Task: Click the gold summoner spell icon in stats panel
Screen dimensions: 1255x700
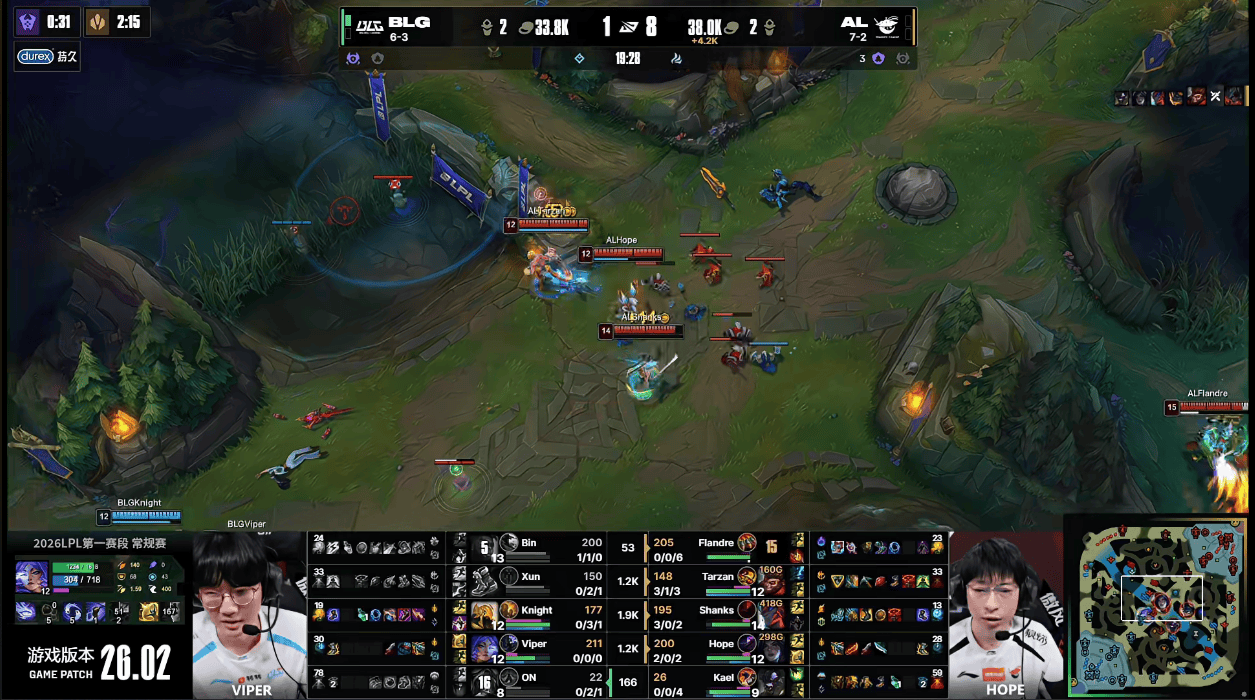Action: [x=149, y=611]
